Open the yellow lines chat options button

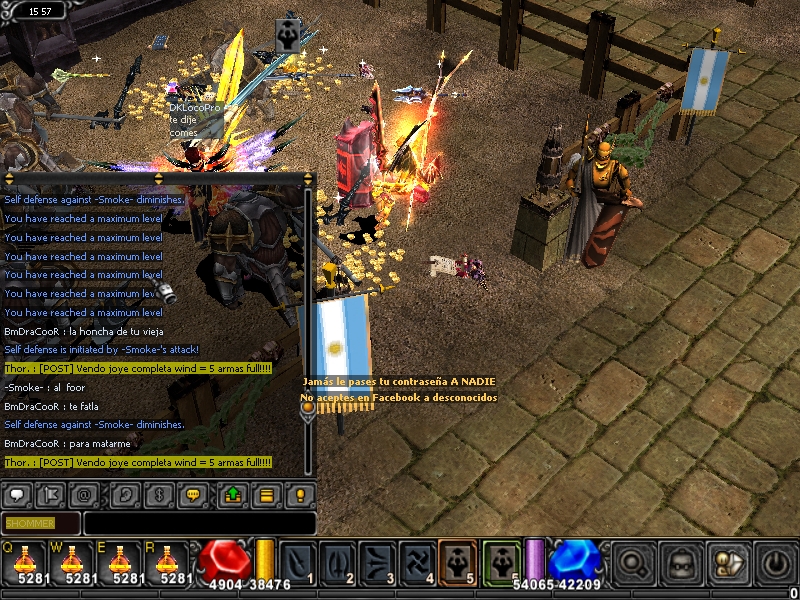tap(266, 494)
